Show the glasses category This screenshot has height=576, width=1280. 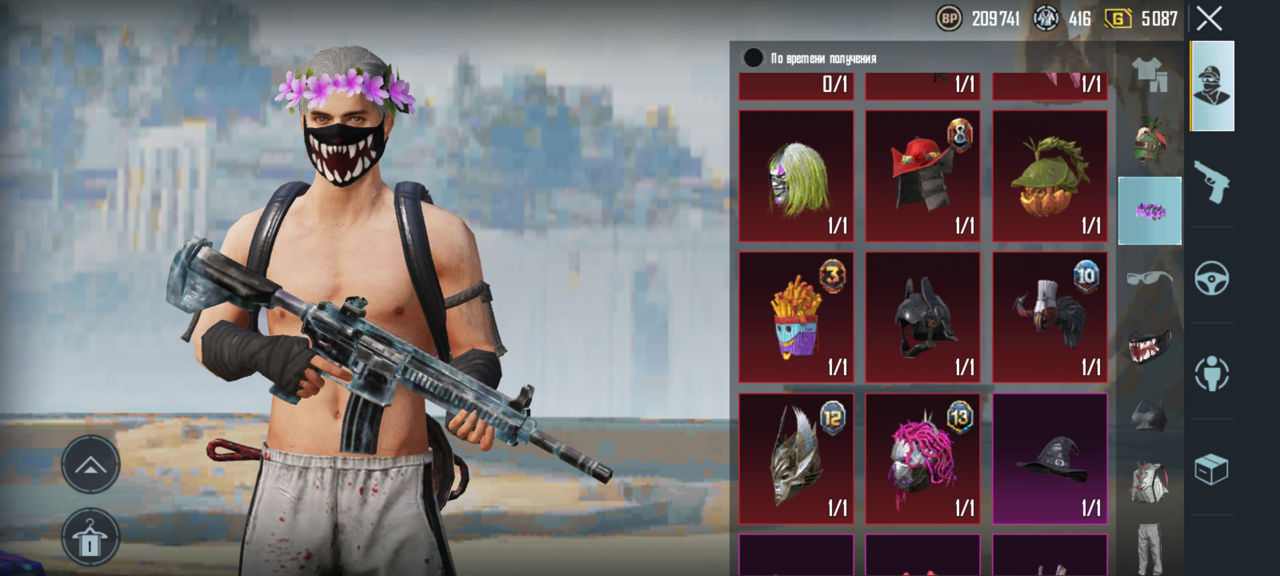1149,278
